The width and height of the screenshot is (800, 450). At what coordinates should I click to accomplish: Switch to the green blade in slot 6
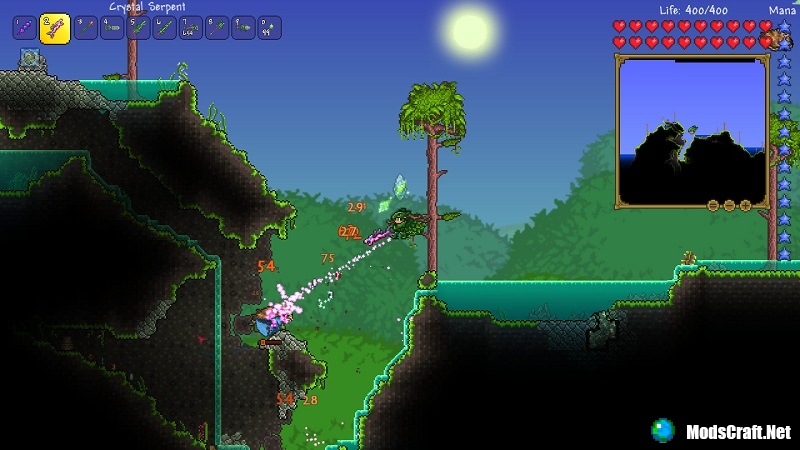point(164,28)
